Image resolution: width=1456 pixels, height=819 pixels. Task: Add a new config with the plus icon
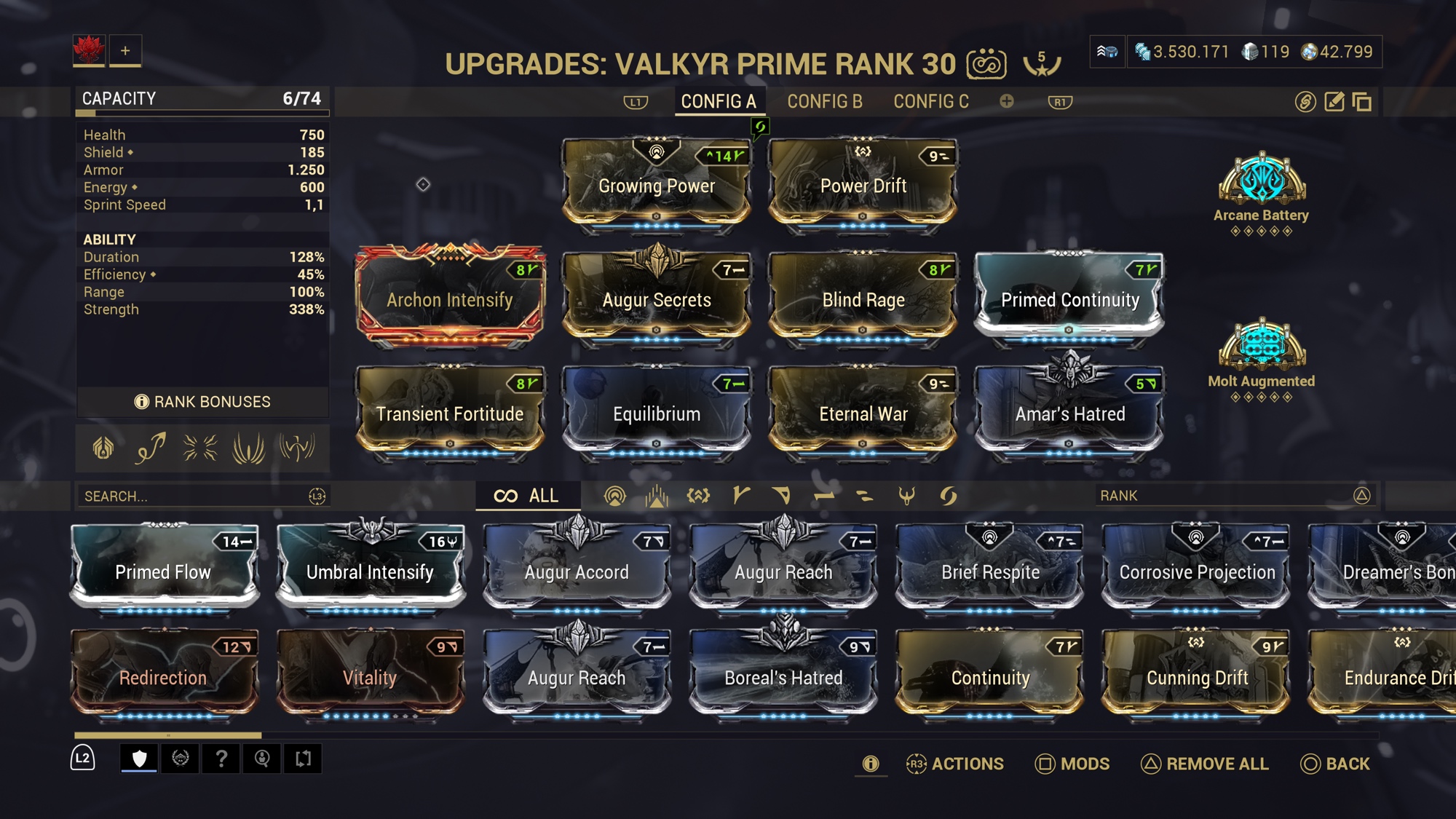(1006, 102)
